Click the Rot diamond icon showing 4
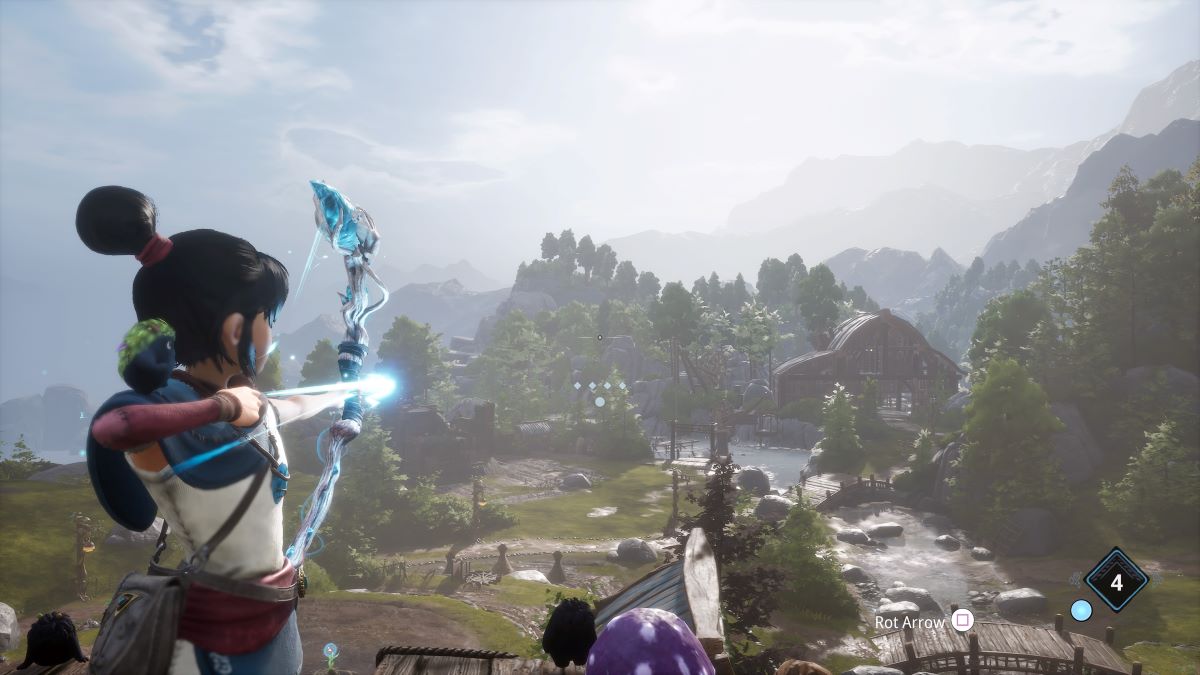1200x675 pixels. (x=1116, y=578)
